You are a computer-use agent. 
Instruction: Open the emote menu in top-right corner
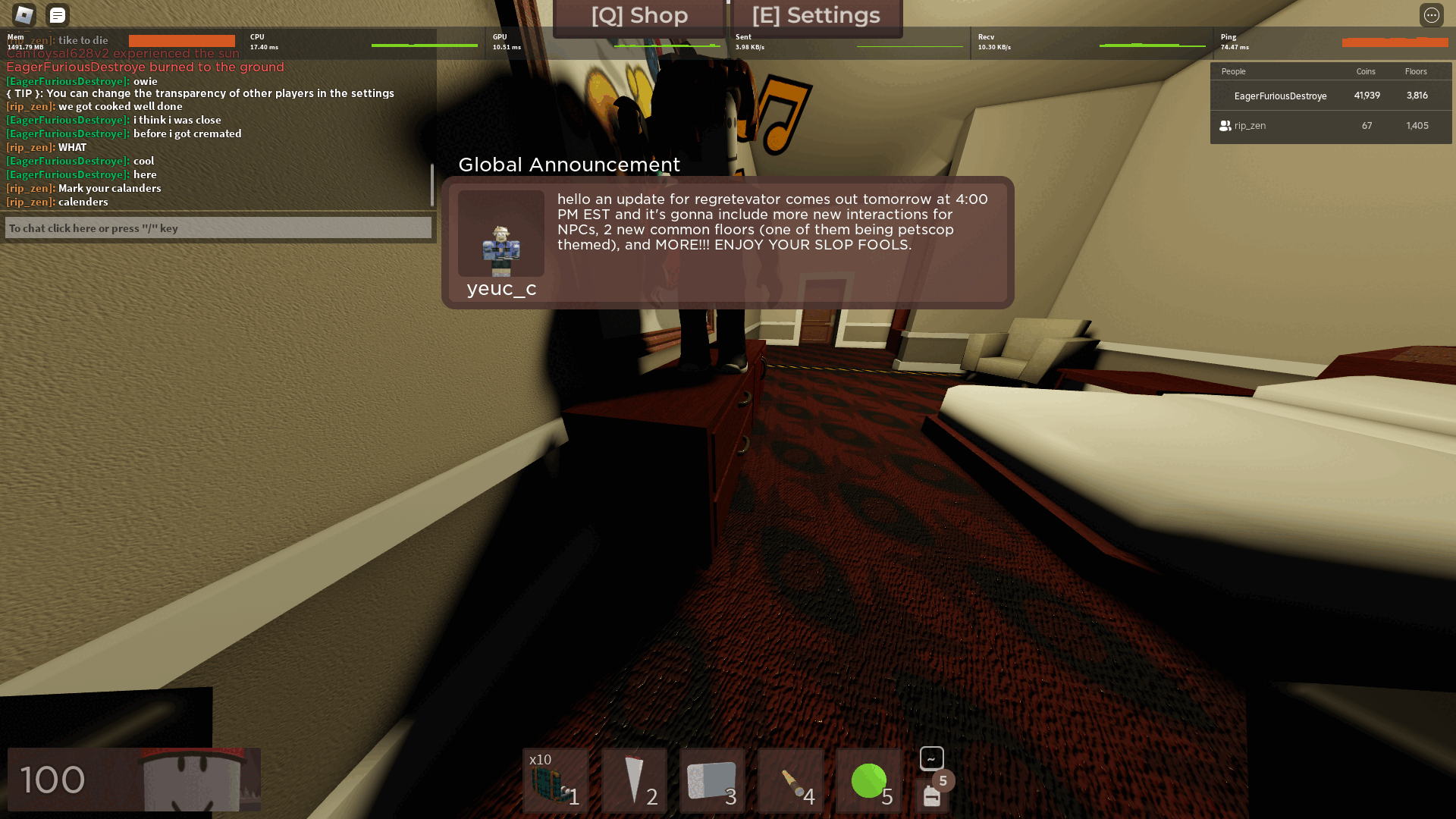[1432, 14]
